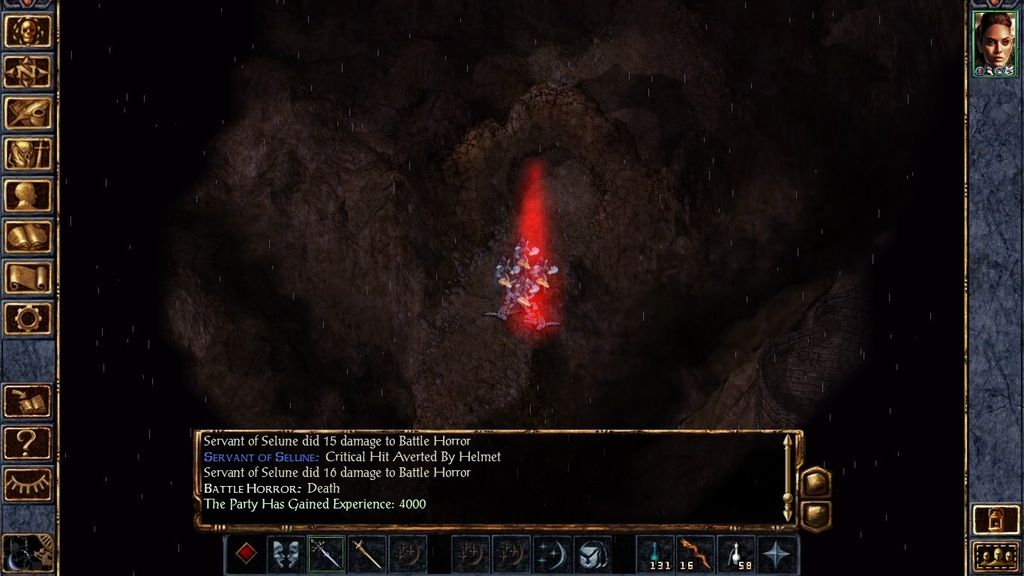Open the options gear menu
1024x576 pixels.
click(x=28, y=319)
